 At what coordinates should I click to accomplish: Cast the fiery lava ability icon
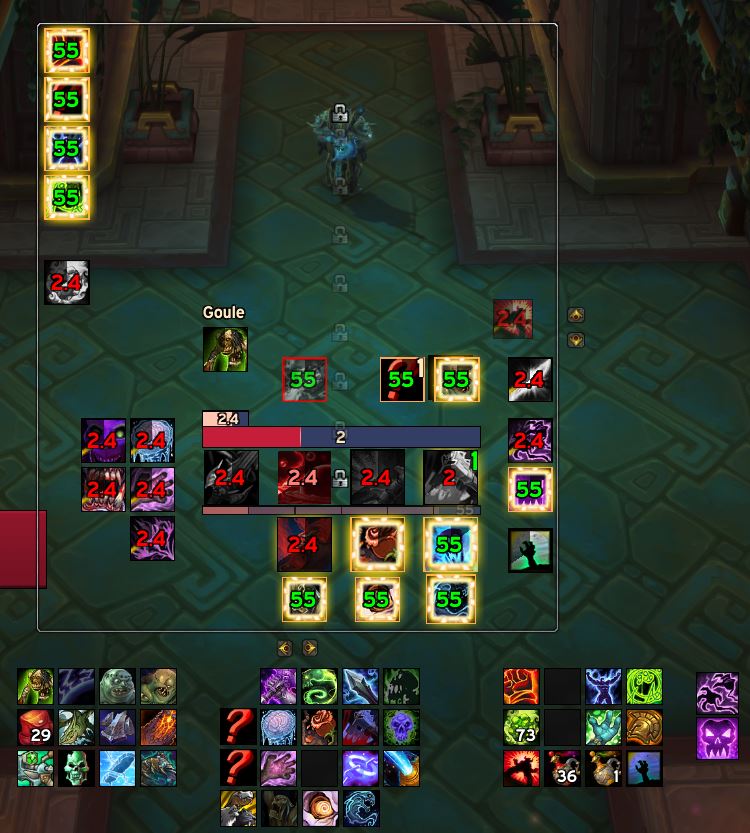[158, 728]
